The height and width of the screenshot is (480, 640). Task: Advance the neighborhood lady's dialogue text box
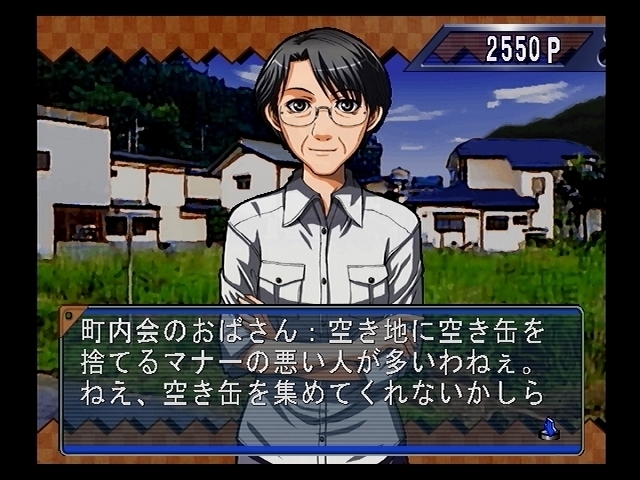[x=320, y=380]
